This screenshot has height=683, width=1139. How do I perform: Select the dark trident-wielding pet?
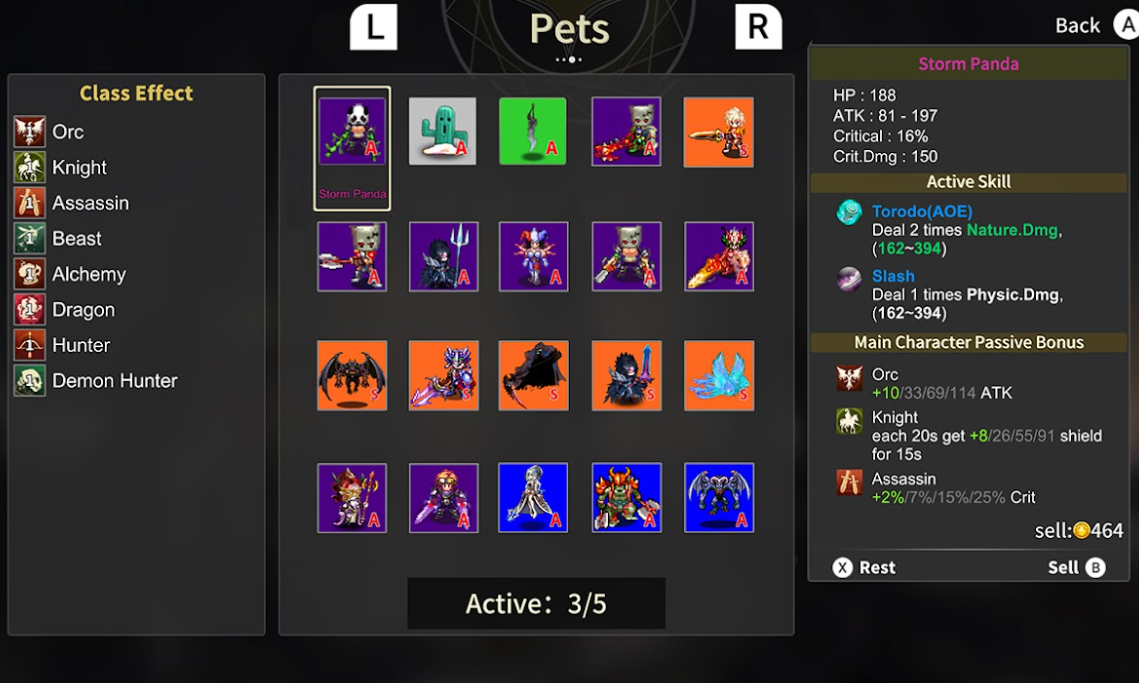[443, 256]
